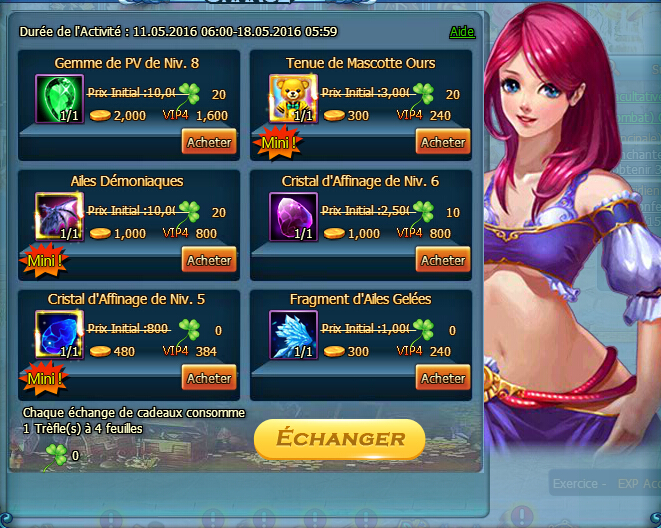This screenshot has width=661, height=528.
Task: Buy Cristal d'Affinage de Niv. 6
Action: pyautogui.click(x=443, y=260)
